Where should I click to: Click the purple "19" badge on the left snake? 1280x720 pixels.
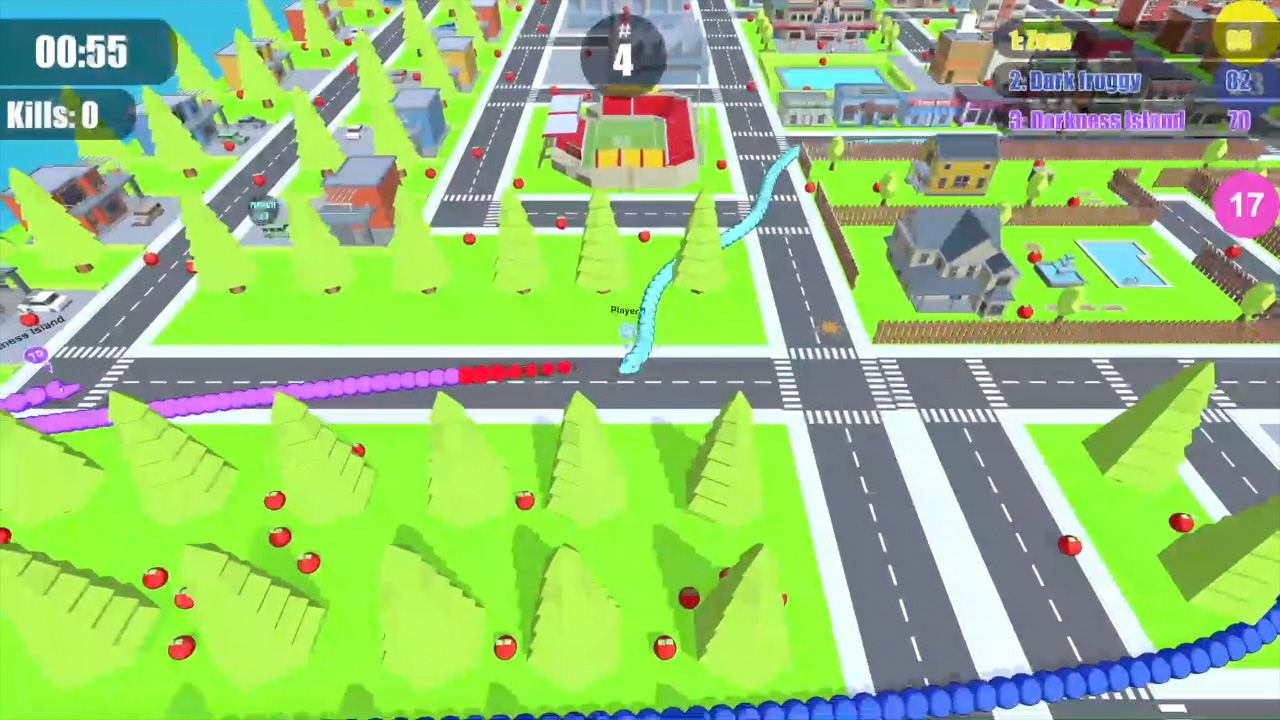point(36,355)
